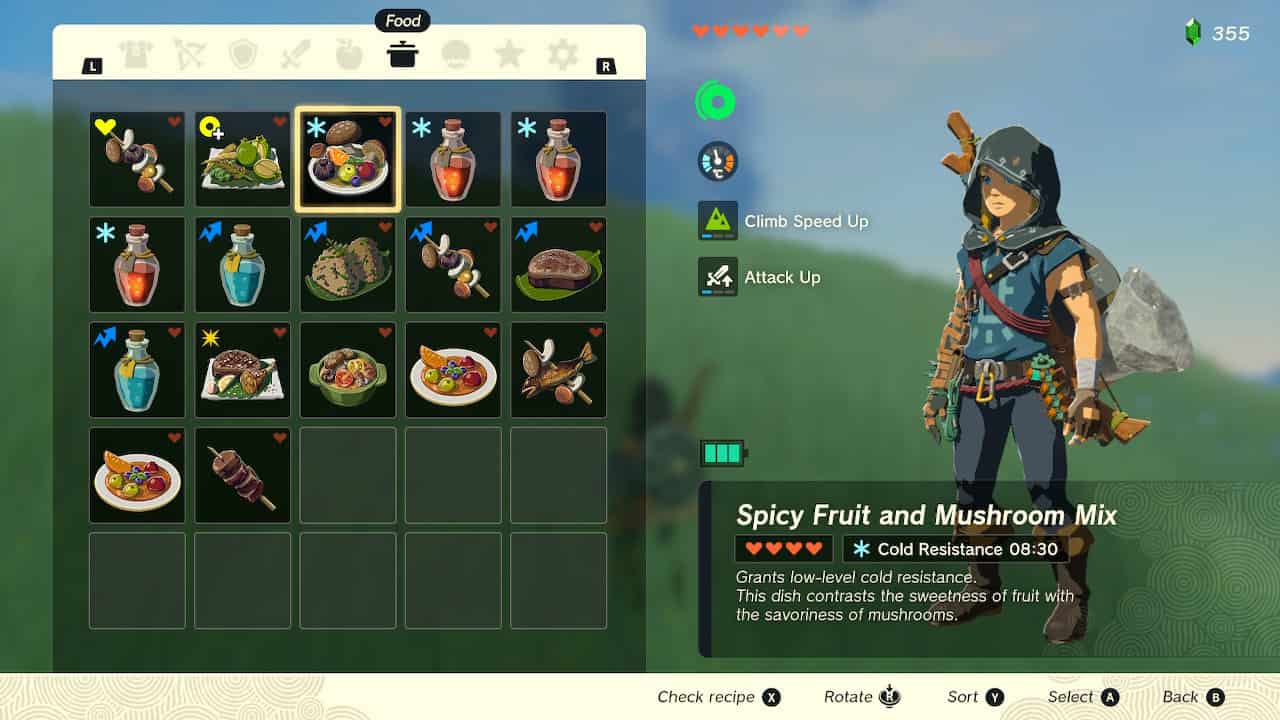Click the blue elixir bottle item

(x=242, y=264)
